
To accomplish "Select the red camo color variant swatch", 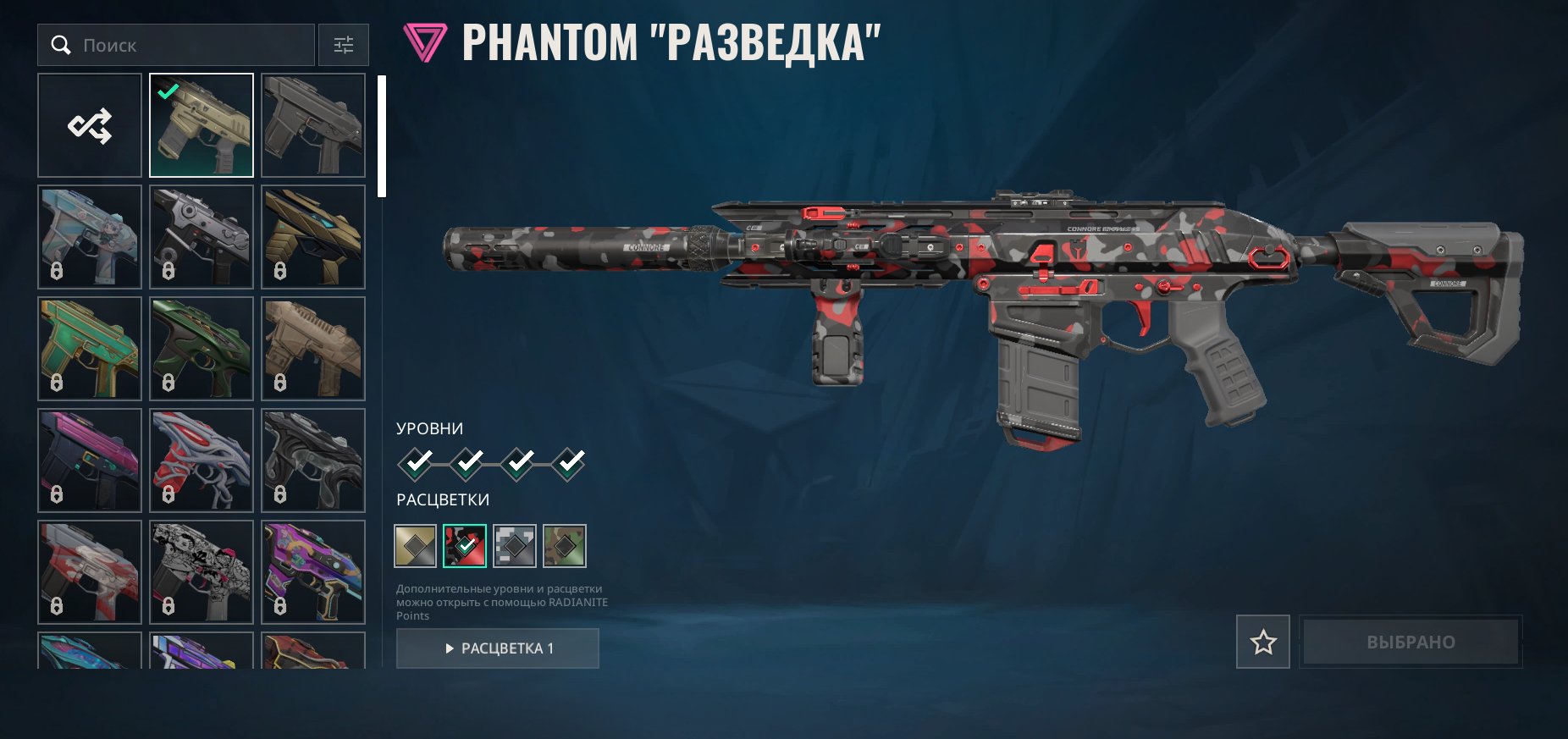I will point(465,546).
